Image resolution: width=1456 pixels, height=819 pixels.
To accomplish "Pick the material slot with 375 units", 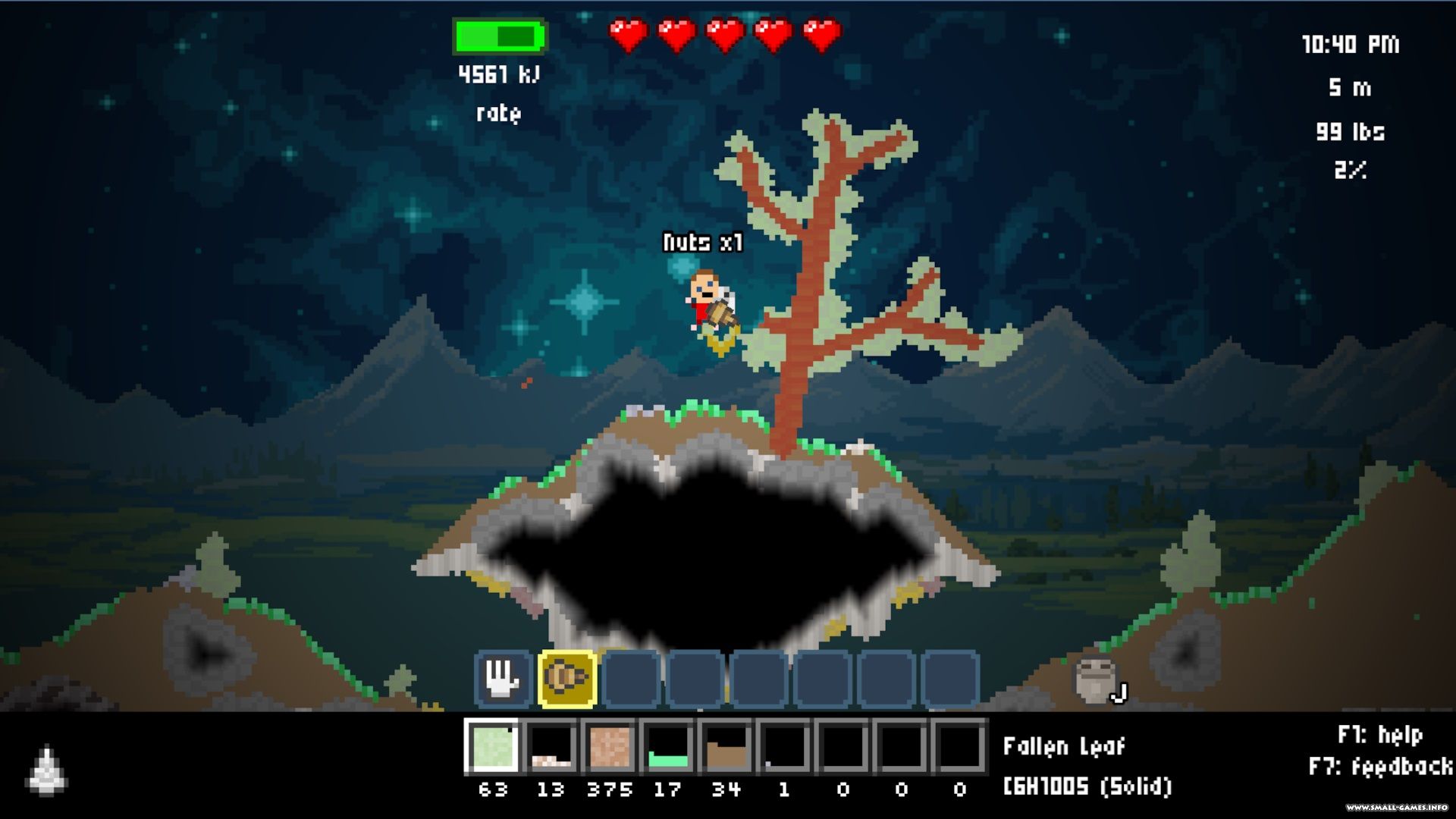I will tap(610, 746).
